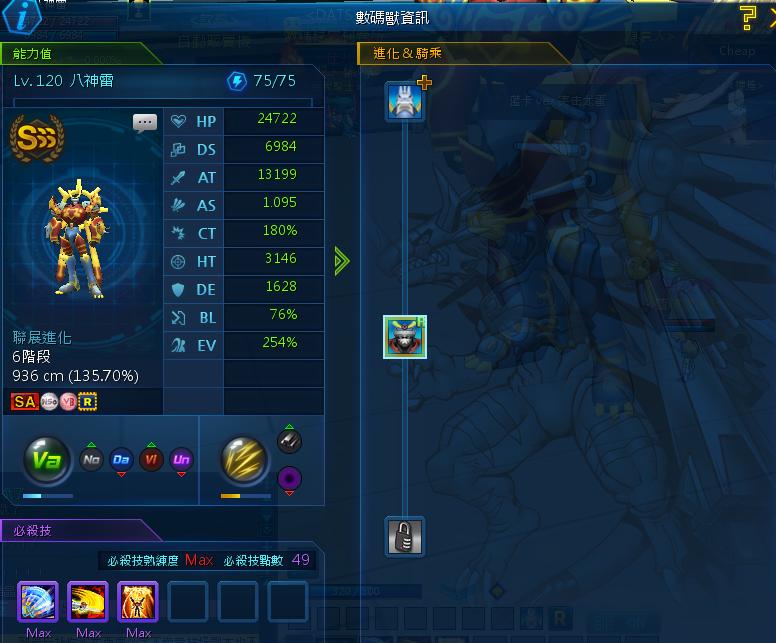
Task: Click the locked evolution slot
Action: pos(405,537)
